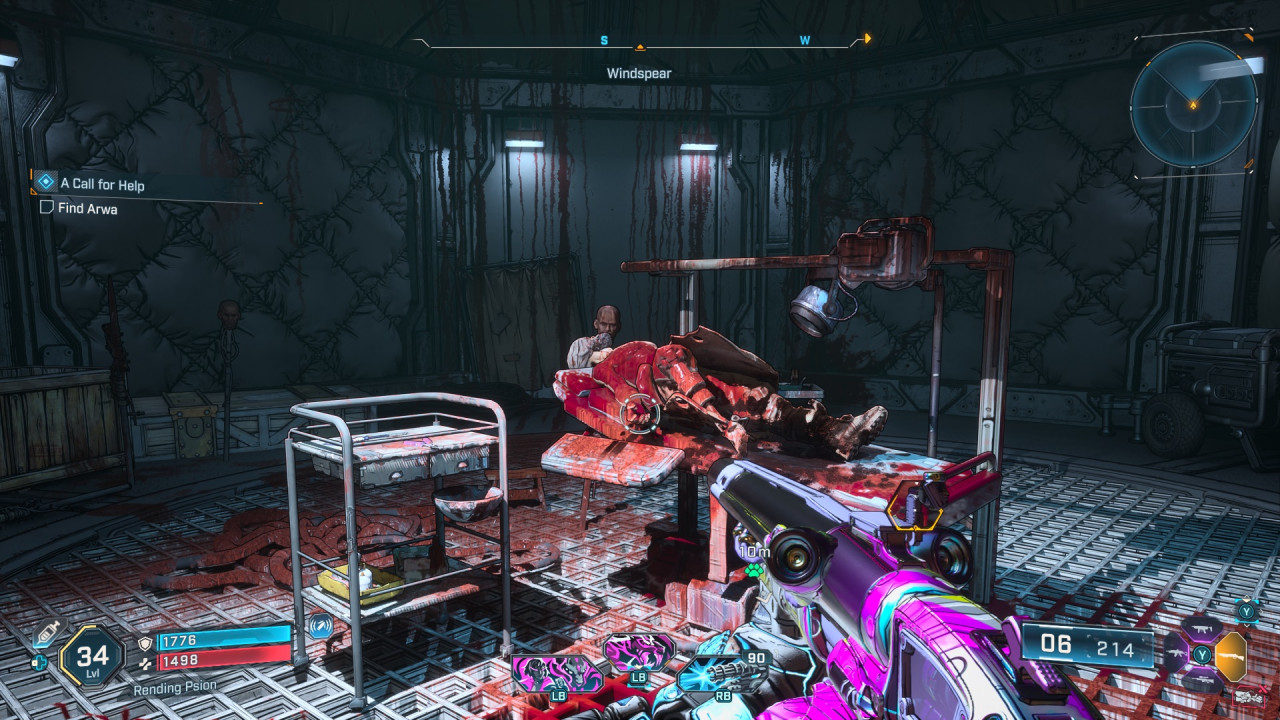Select the SMG icon on the weapon wheel
This screenshot has height=720, width=1280.
tap(1200, 628)
